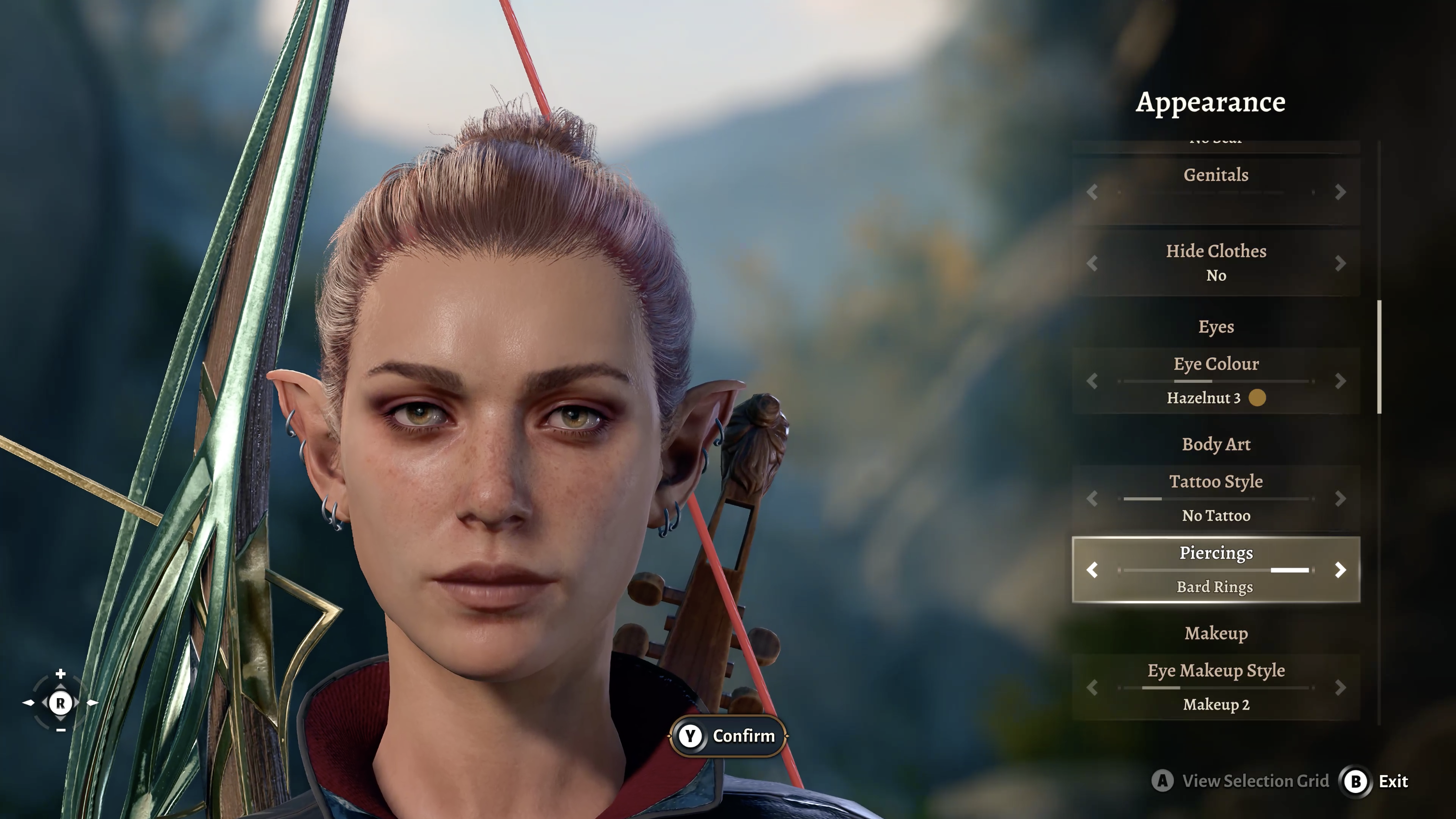The height and width of the screenshot is (819, 1456).
Task: Switch Hide Clothes with right arrow
Action: [x=1340, y=263]
